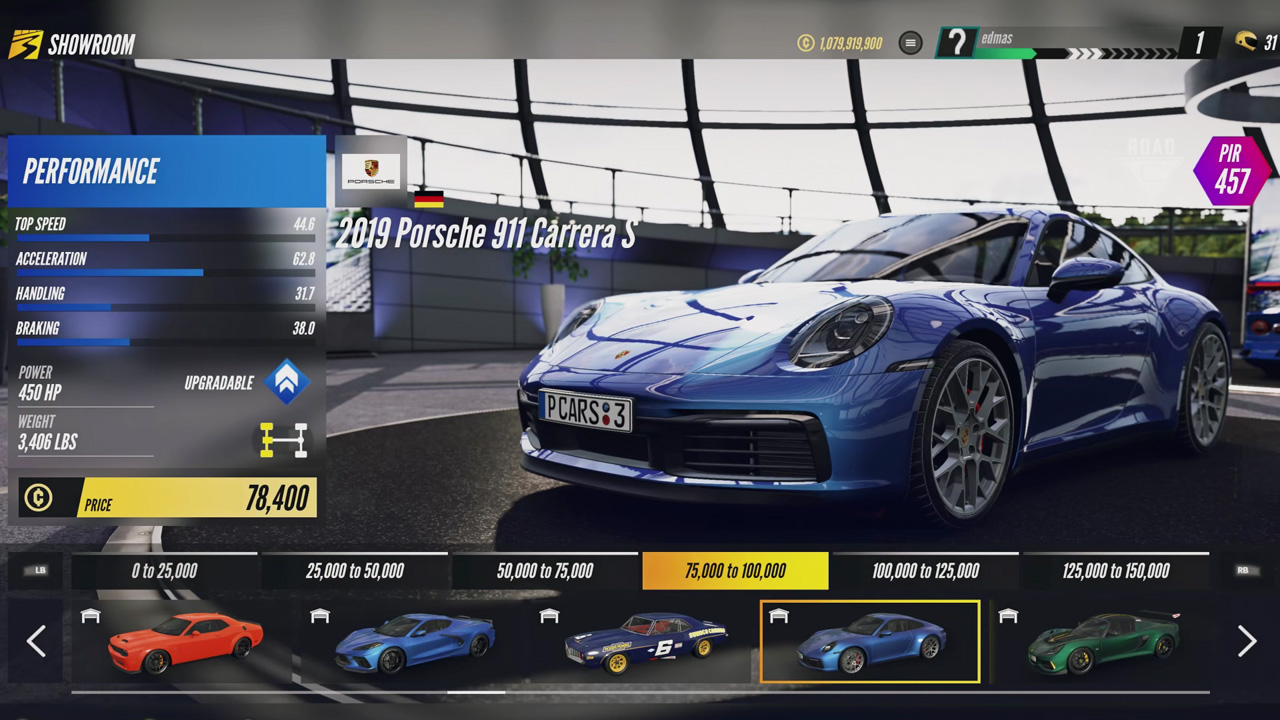Click the blue Upgradable chevron icon
The image size is (1280, 720).
(x=287, y=382)
